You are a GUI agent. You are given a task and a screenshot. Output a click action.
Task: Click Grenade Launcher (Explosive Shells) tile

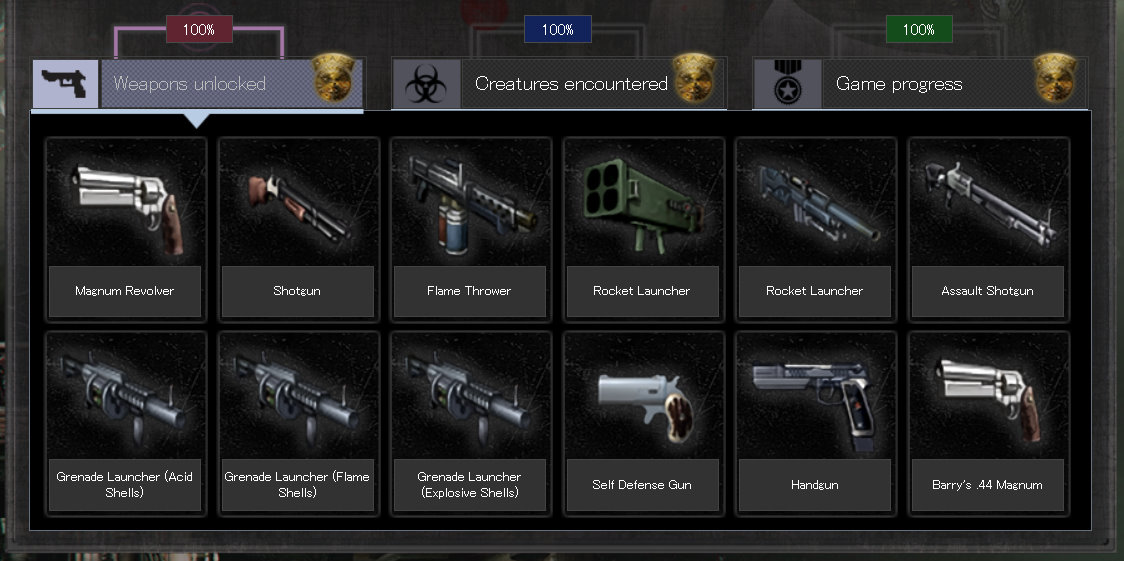click(469, 422)
